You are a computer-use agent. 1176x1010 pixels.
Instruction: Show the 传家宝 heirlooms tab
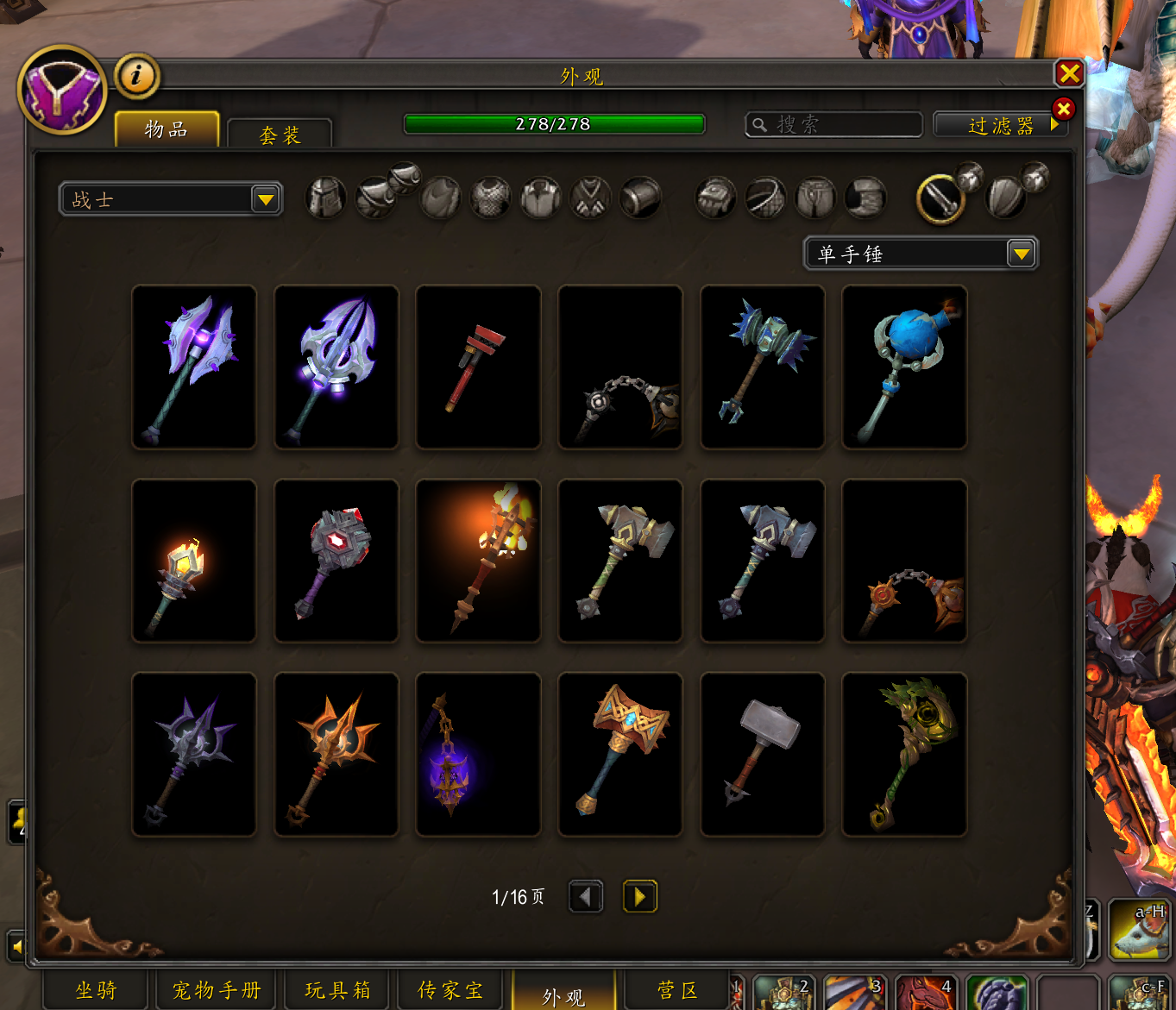coord(450,990)
